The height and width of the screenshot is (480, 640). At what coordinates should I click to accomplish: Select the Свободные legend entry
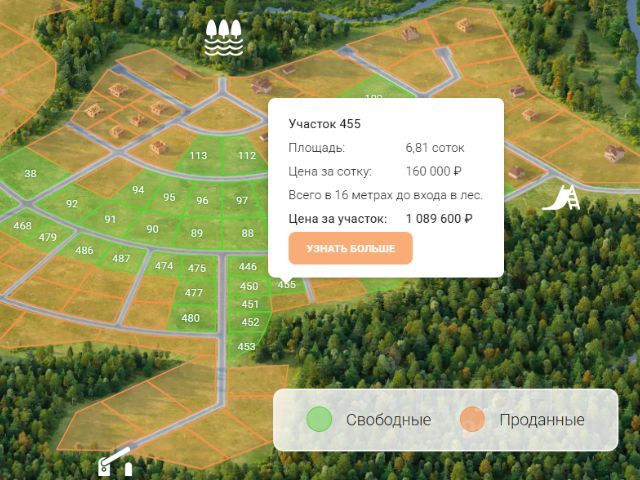[369, 419]
